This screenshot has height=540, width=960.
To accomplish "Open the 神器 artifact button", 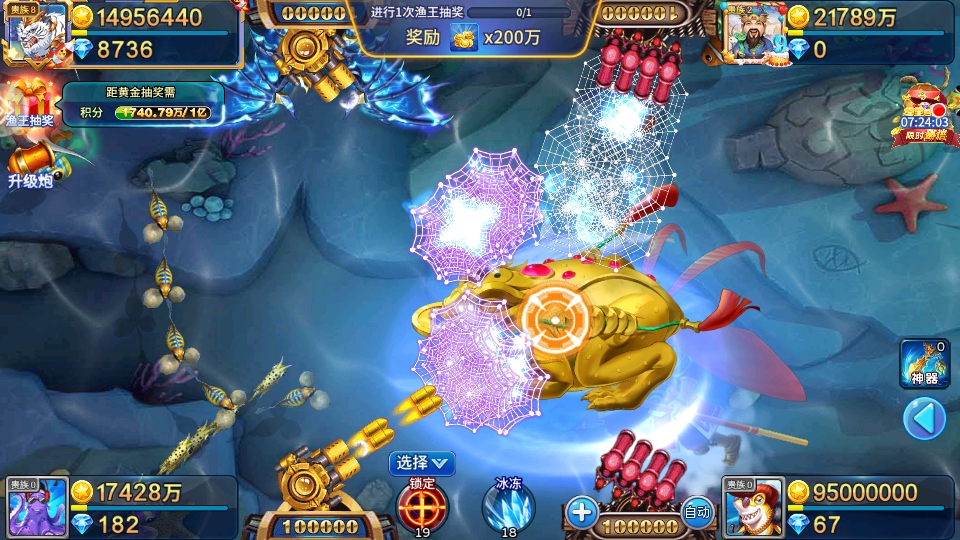I will pos(924,363).
